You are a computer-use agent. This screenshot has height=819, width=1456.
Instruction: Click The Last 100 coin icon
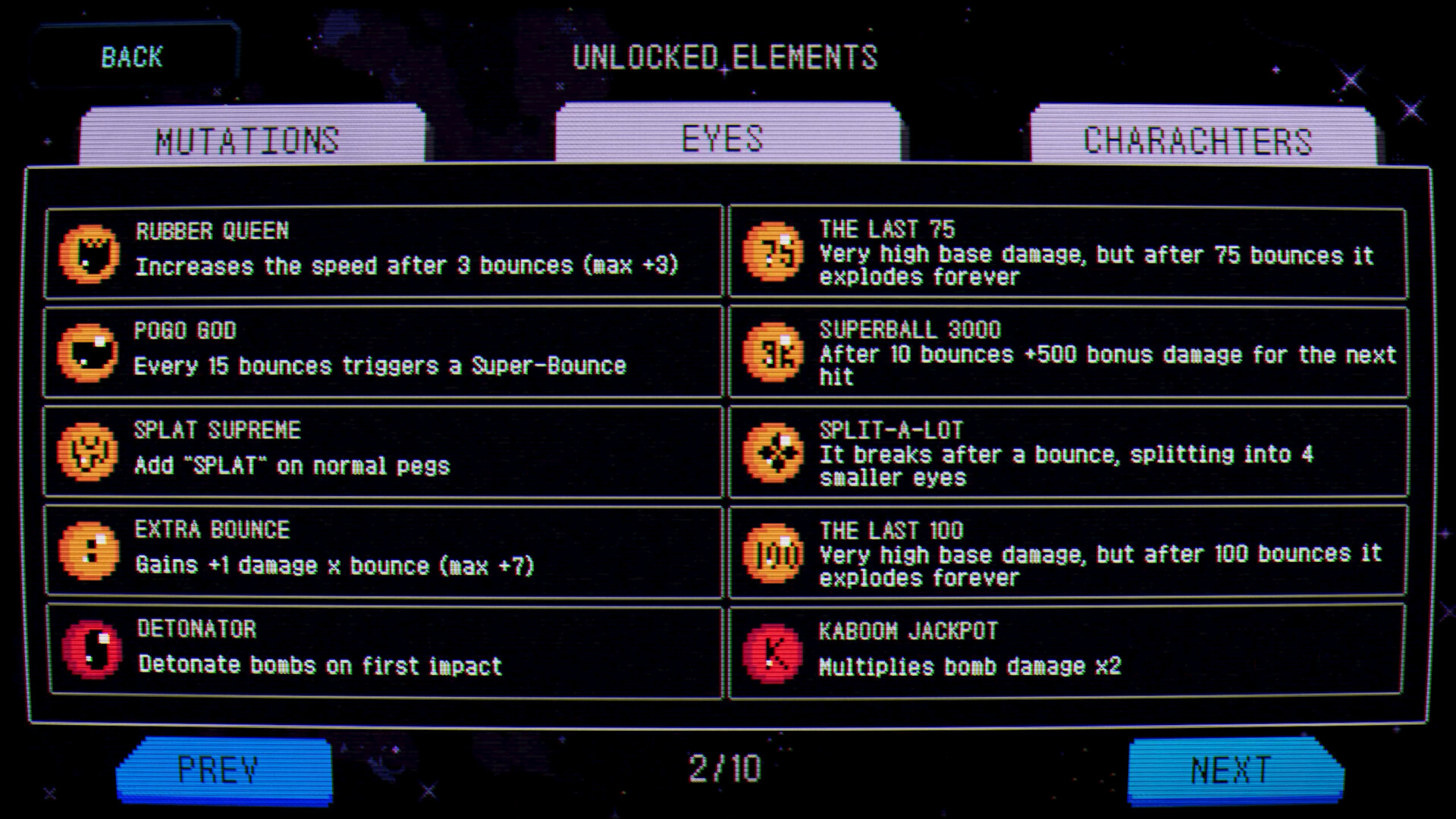tap(773, 552)
